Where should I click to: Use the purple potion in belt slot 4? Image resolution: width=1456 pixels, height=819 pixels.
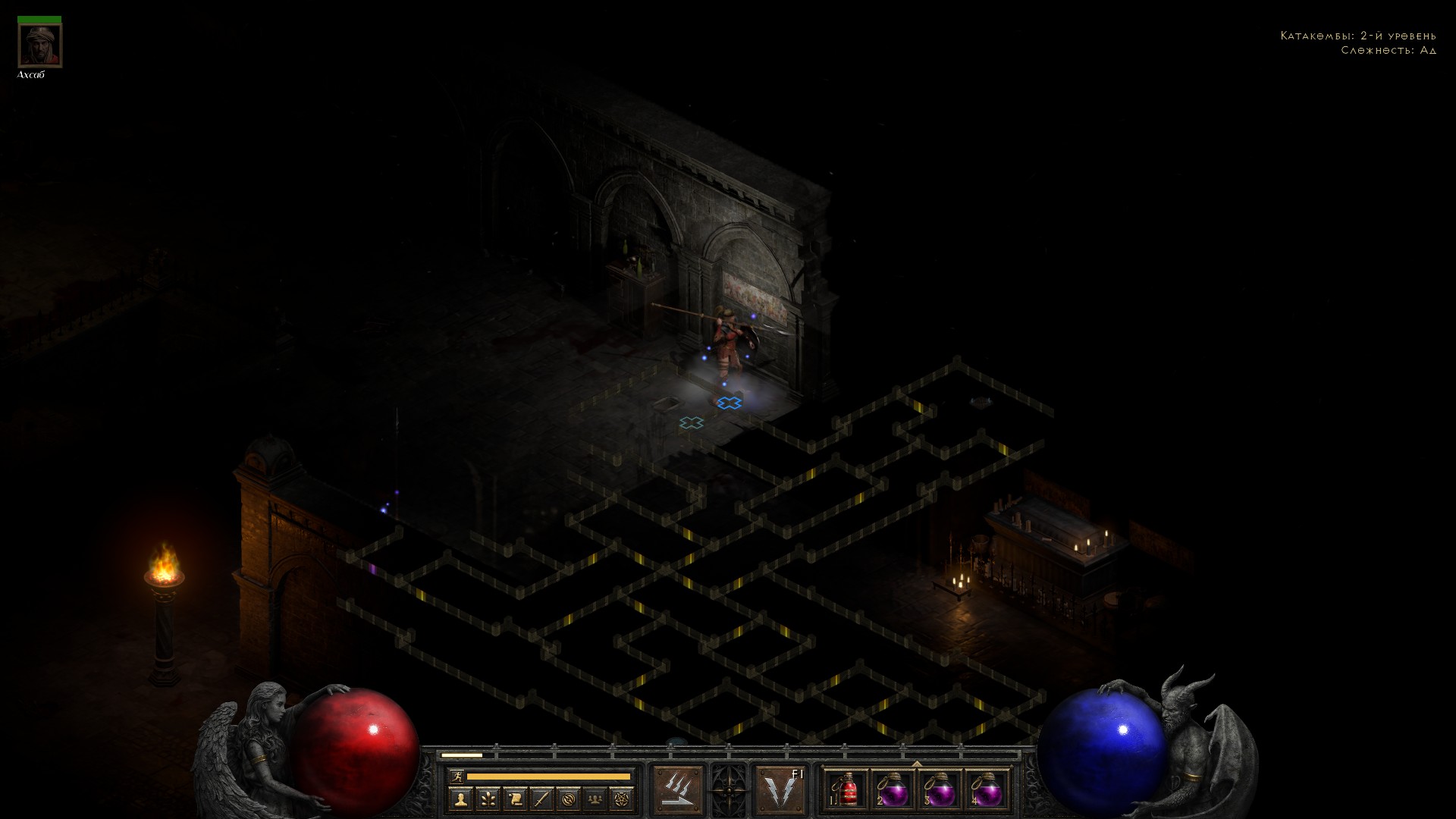point(987,789)
